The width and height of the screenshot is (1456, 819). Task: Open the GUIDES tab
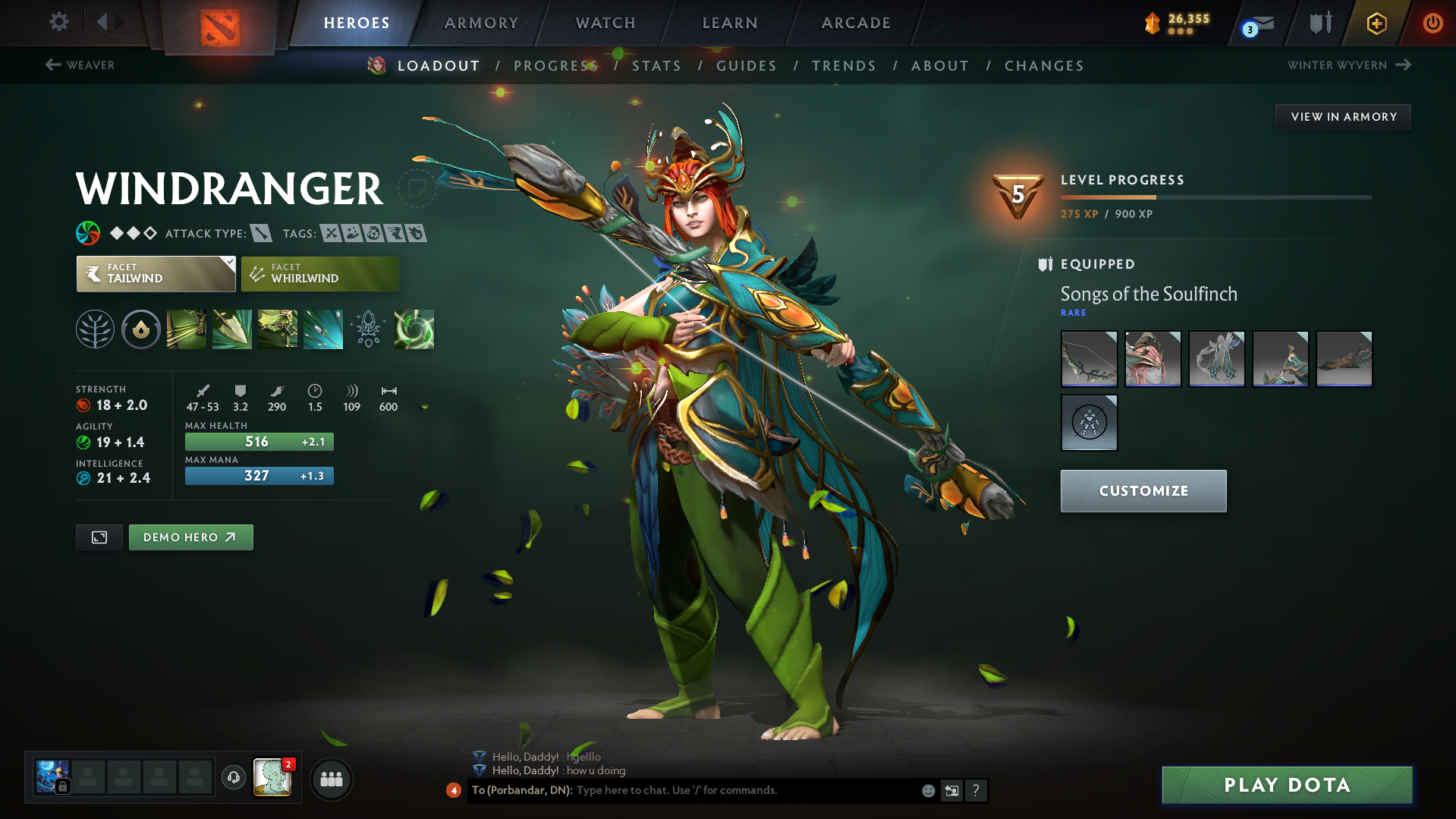click(747, 65)
